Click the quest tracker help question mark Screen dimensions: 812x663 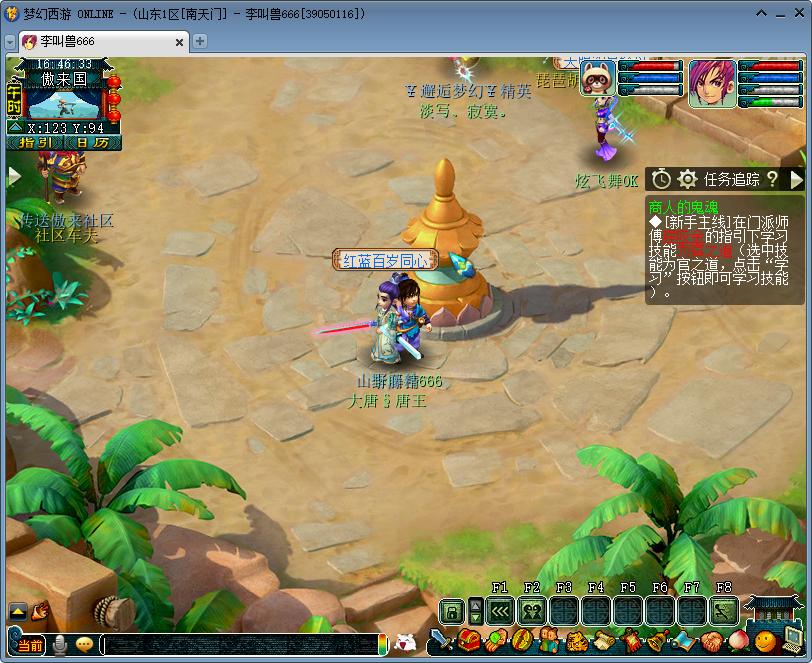tap(773, 179)
